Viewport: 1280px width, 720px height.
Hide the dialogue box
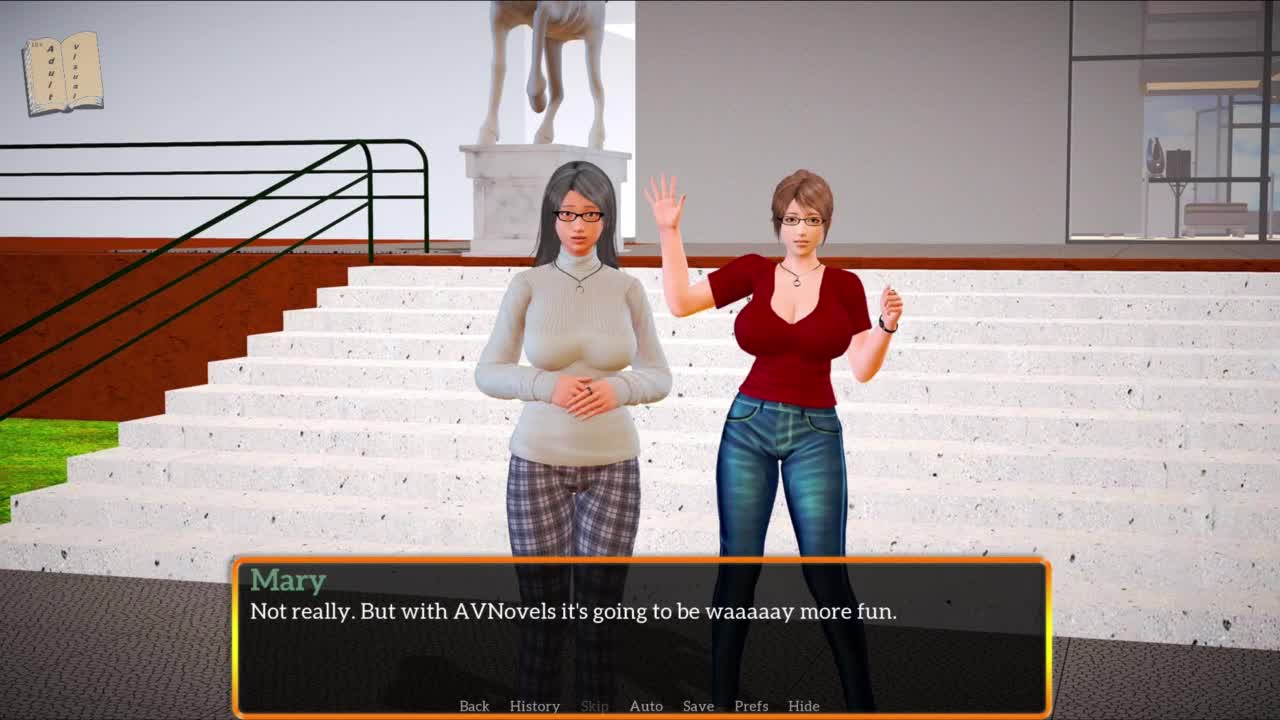pos(803,706)
